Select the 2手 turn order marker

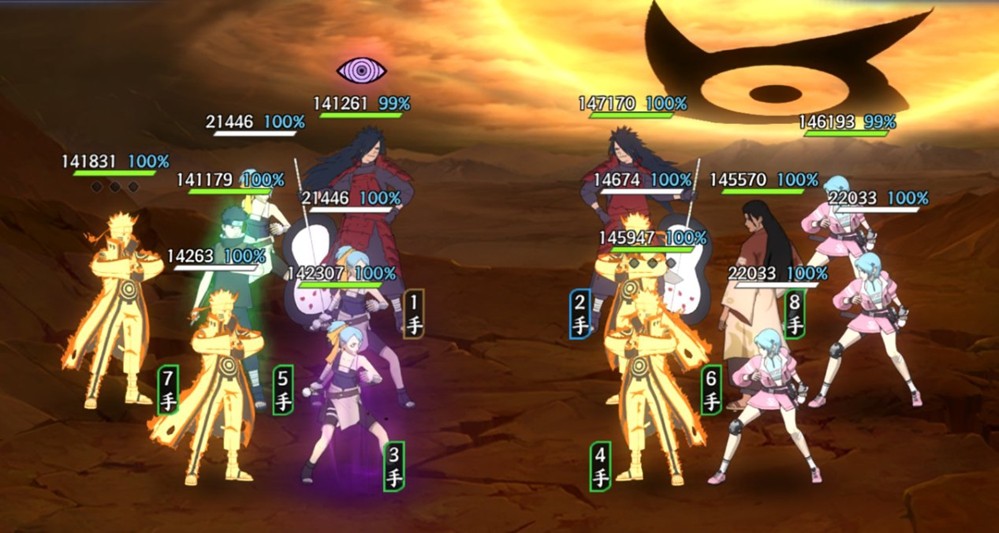[580, 313]
